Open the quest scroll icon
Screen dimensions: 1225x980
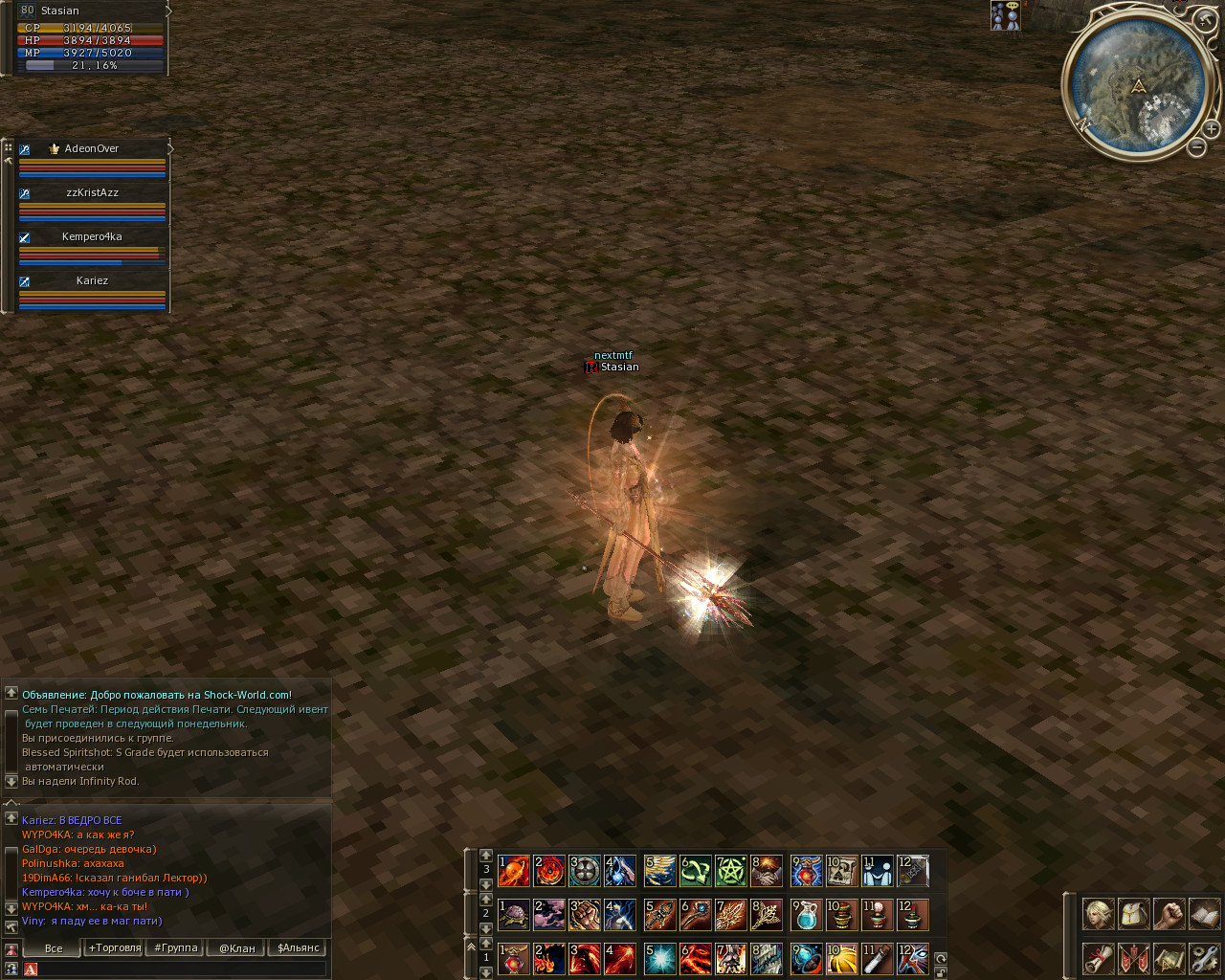coord(1098,957)
